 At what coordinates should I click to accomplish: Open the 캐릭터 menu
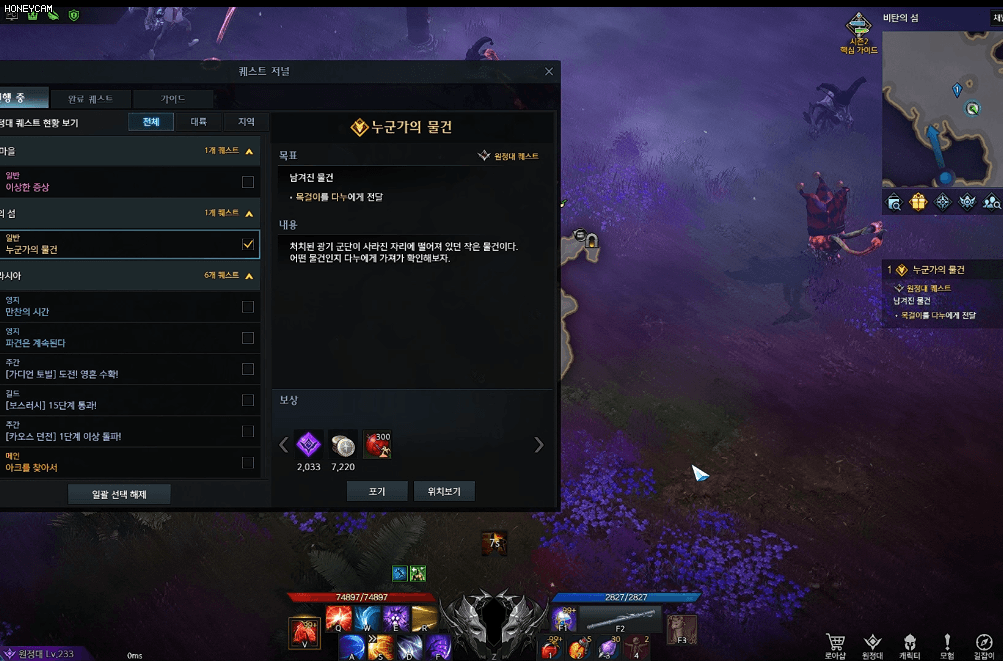click(x=909, y=644)
